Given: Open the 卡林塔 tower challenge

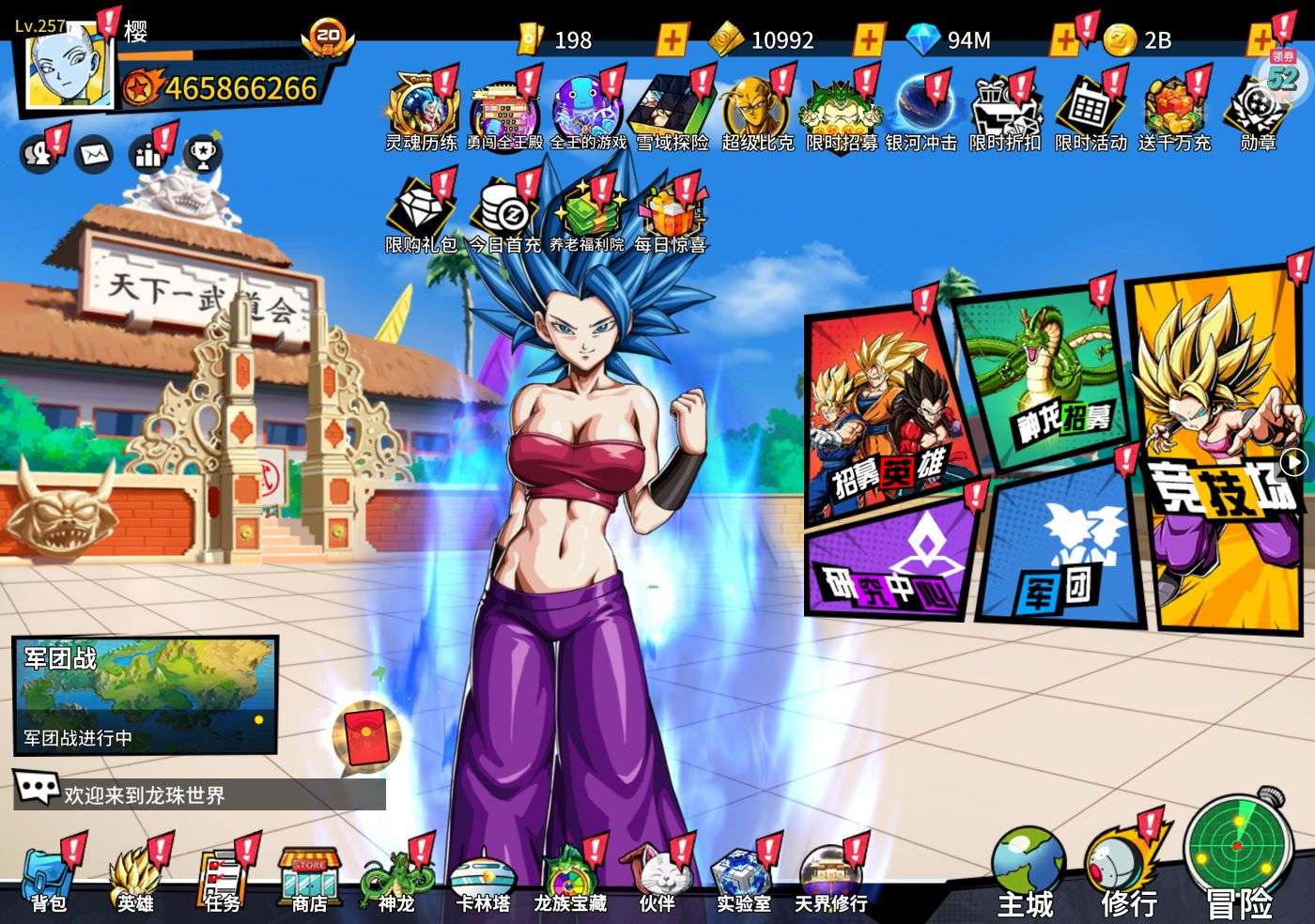Looking at the screenshot, I should pyautogui.click(x=483, y=879).
